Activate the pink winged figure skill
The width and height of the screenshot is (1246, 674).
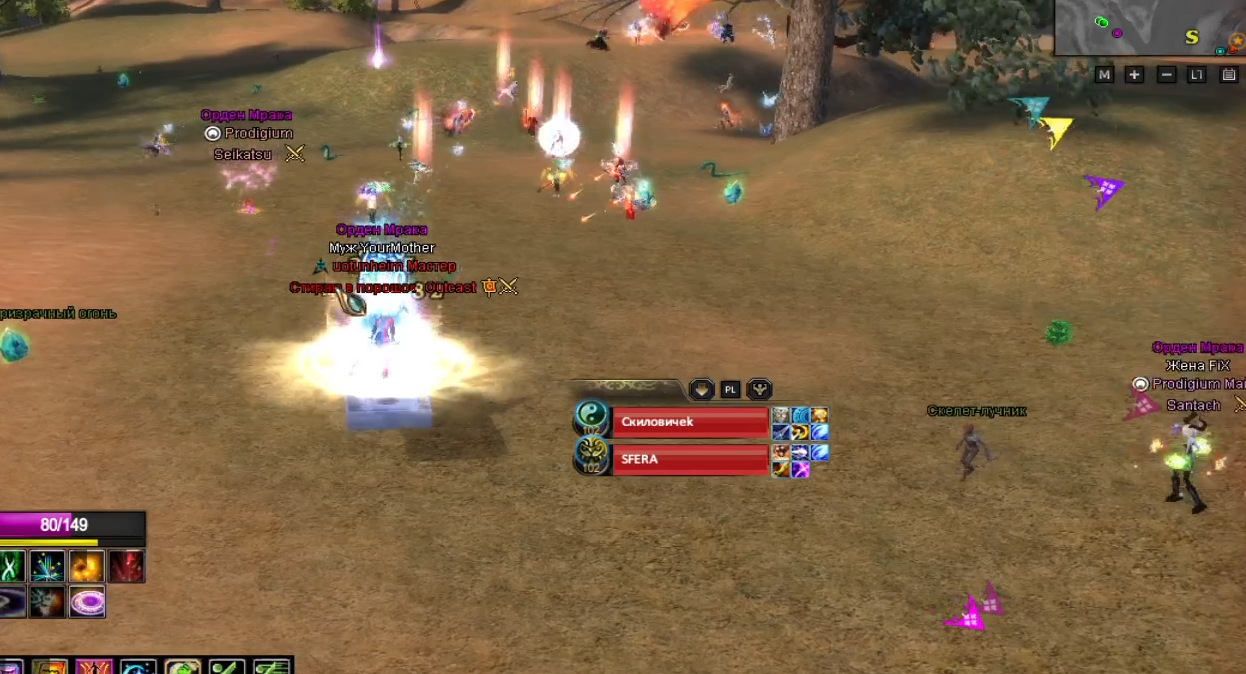click(93, 667)
